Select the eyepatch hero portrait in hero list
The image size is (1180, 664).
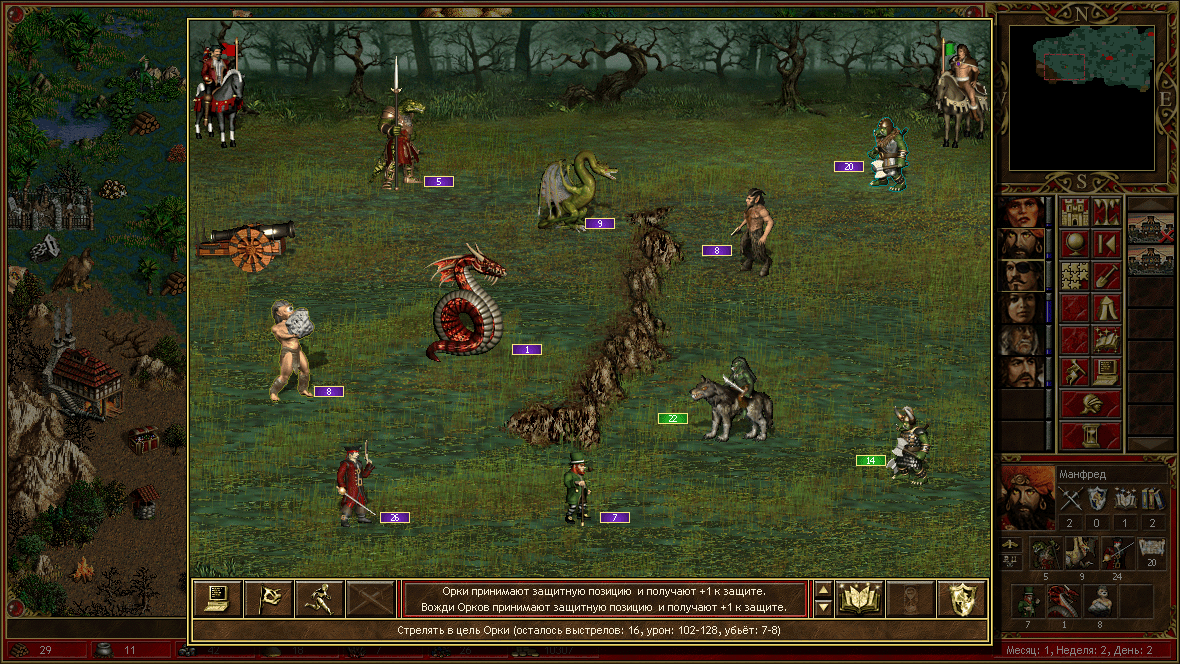pos(1021,276)
